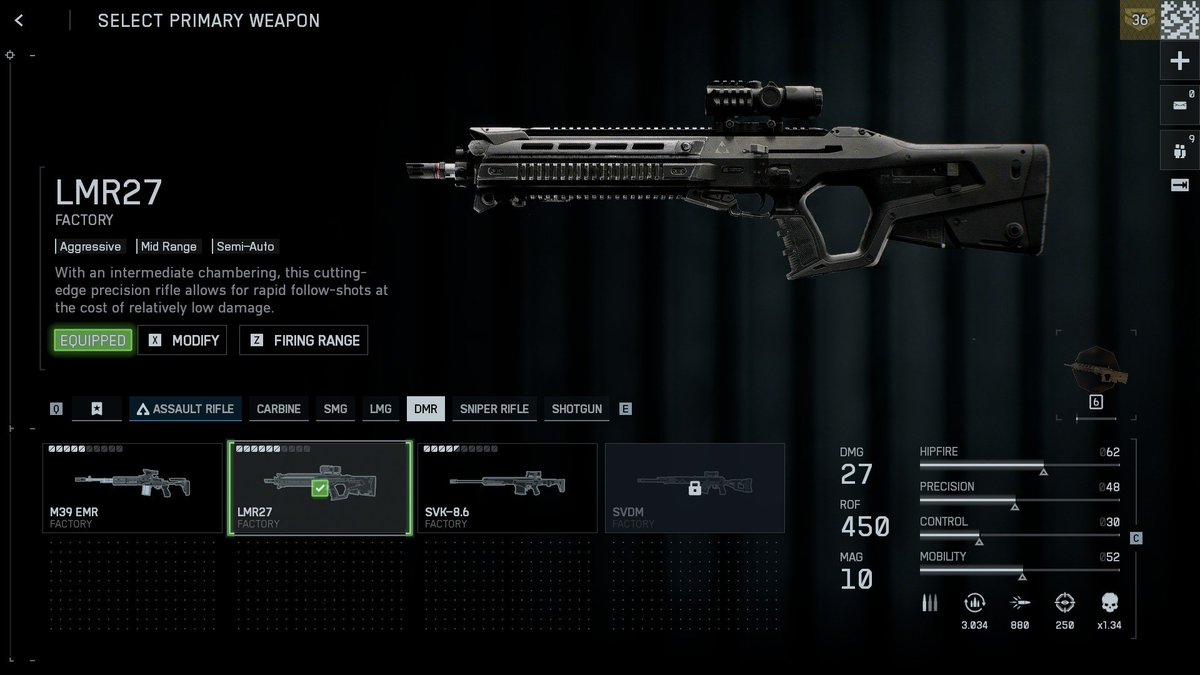Open the squad members icon
The height and width of the screenshot is (675, 1200).
coord(1180,148)
